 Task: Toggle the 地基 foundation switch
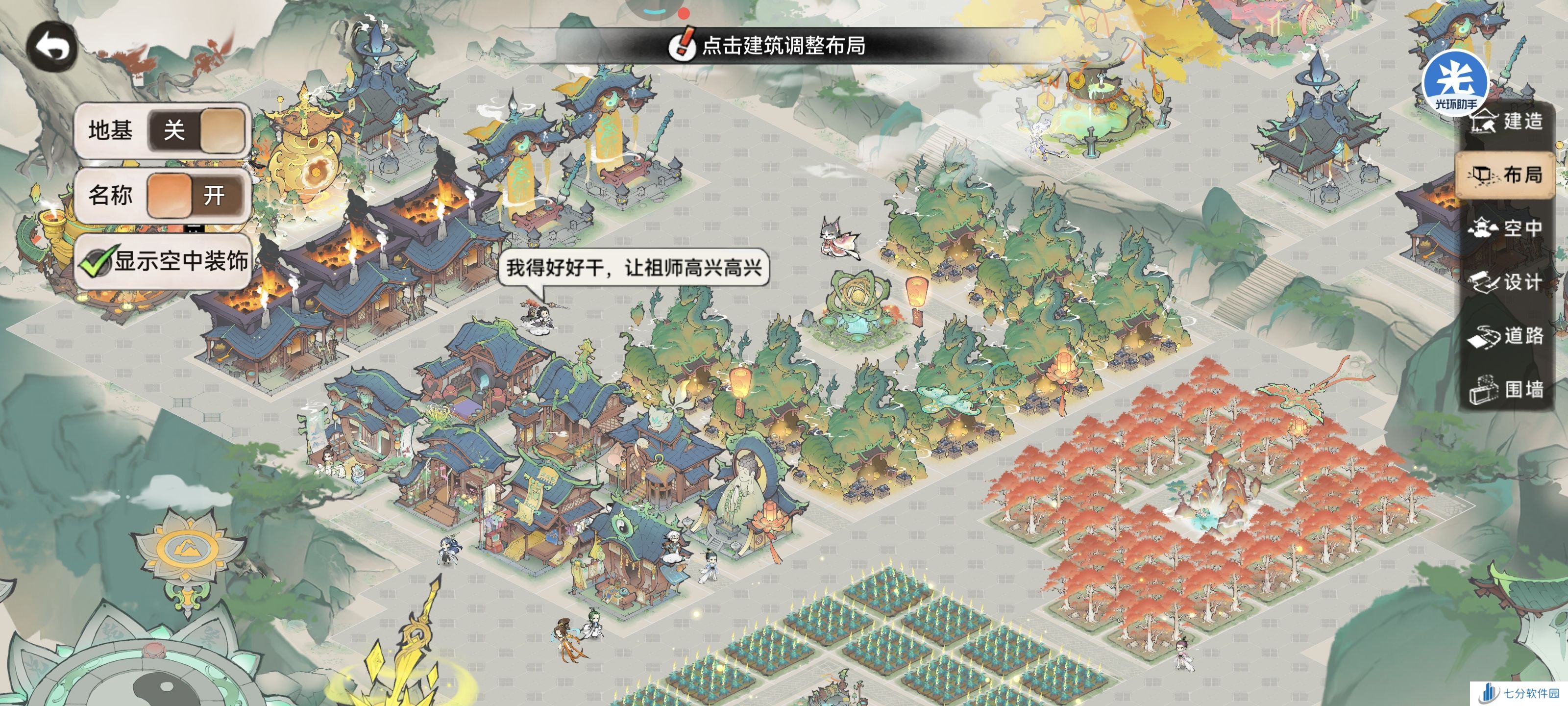[197, 130]
